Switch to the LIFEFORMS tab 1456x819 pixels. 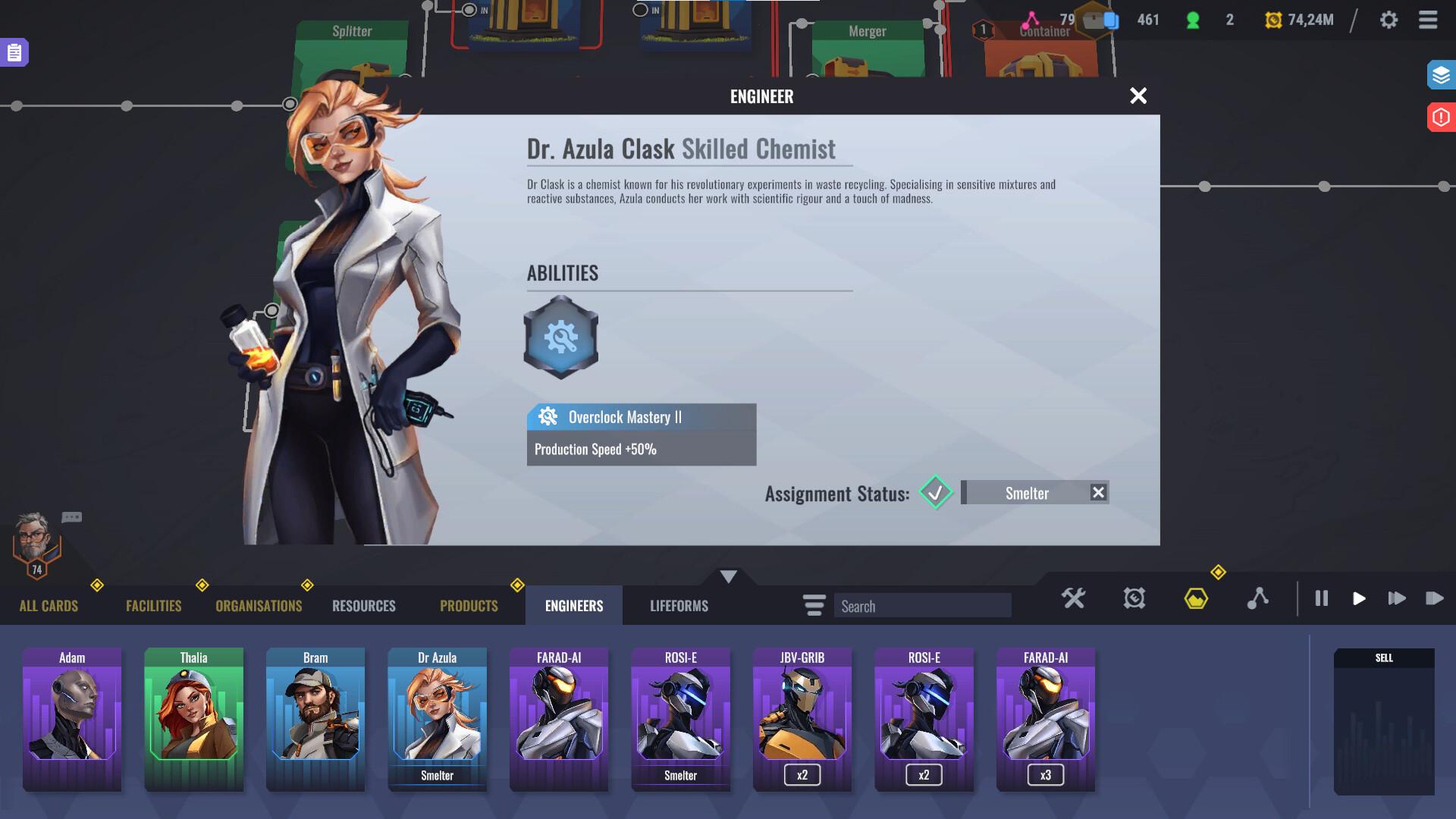678,605
